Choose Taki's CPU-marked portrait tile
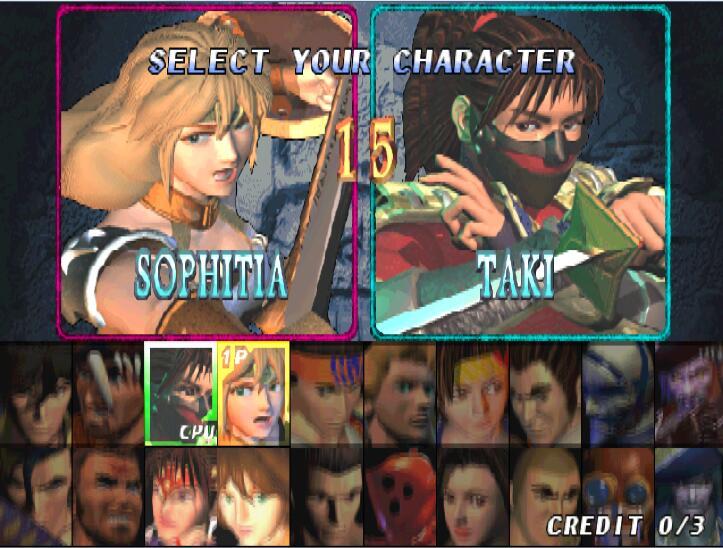Screen dimensions: 723x548 coord(181,394)
